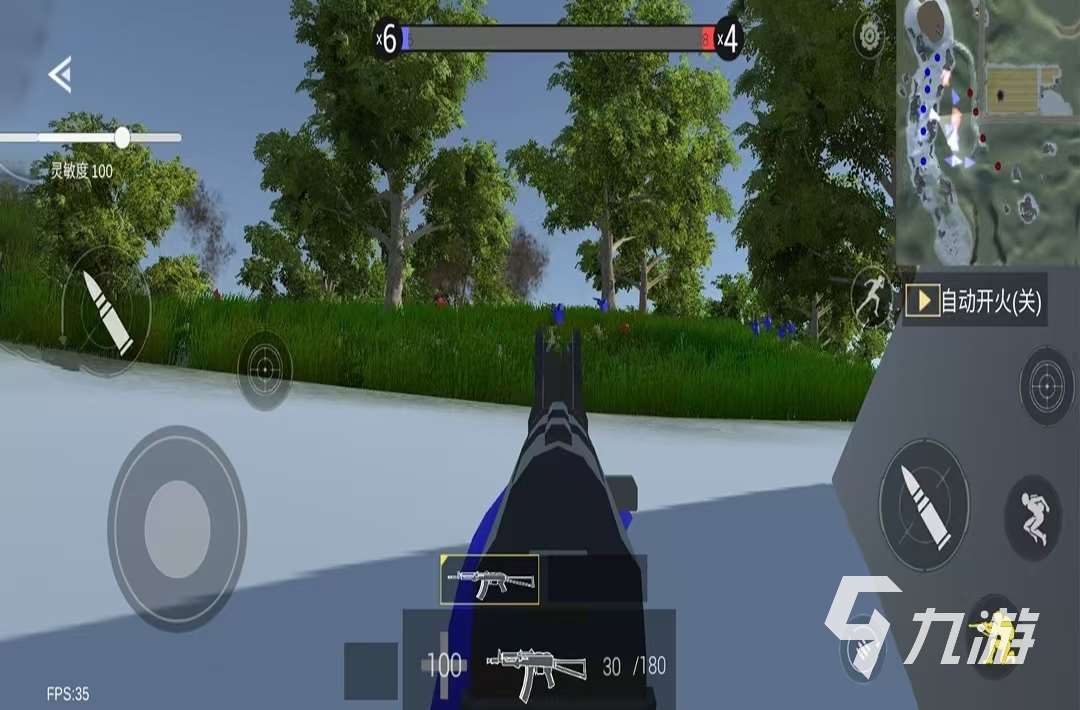Activate the sprint running-man icon
The height and width of the screenshot is (710, 1080).
(x=871, y=297)
